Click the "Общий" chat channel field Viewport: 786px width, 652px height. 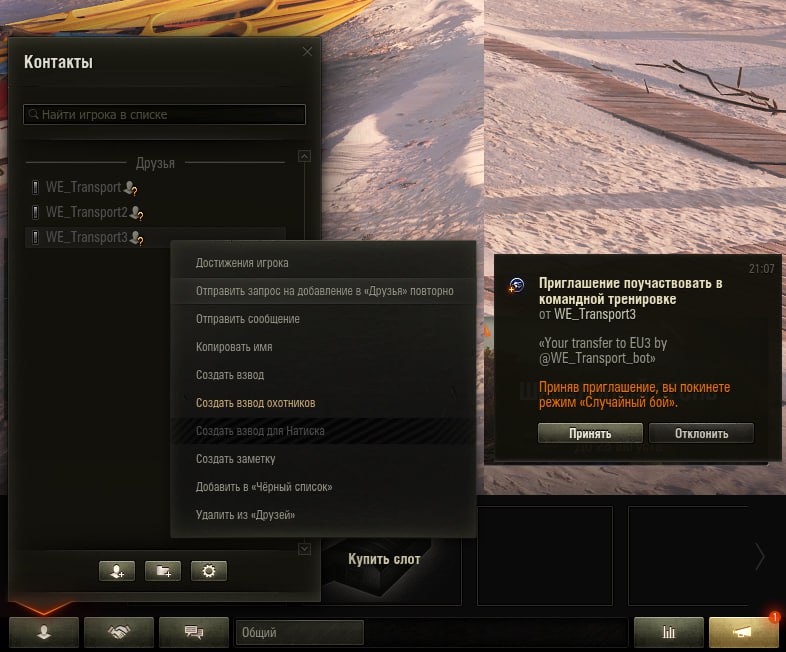[x=299, y=632]
